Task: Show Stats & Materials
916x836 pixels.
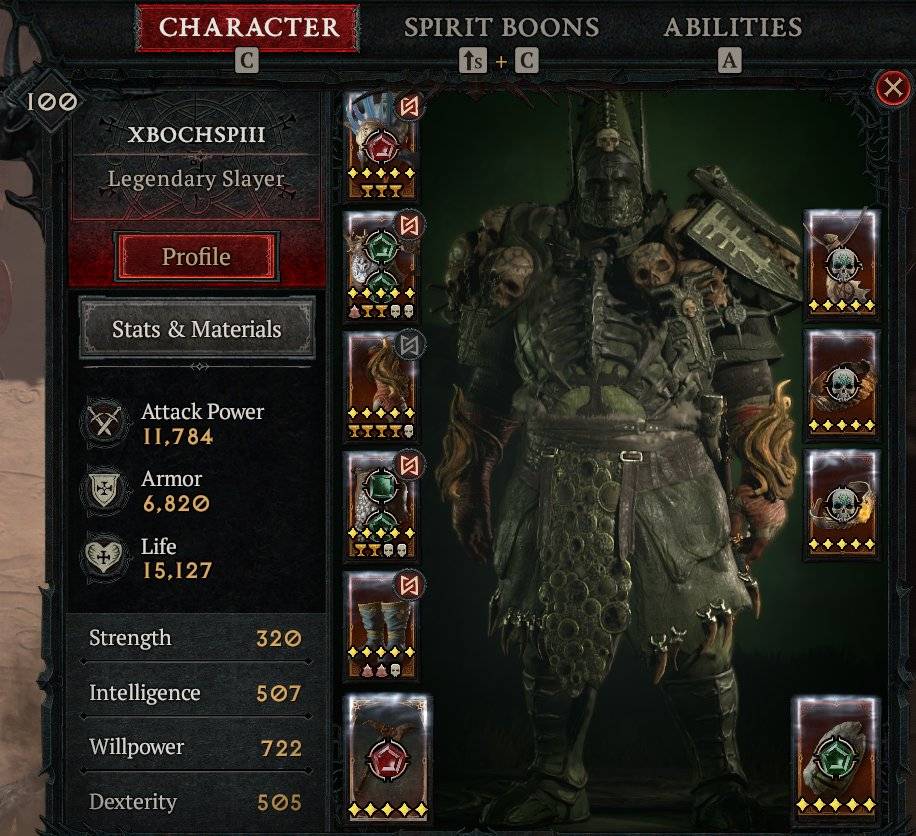Action: 196,329
